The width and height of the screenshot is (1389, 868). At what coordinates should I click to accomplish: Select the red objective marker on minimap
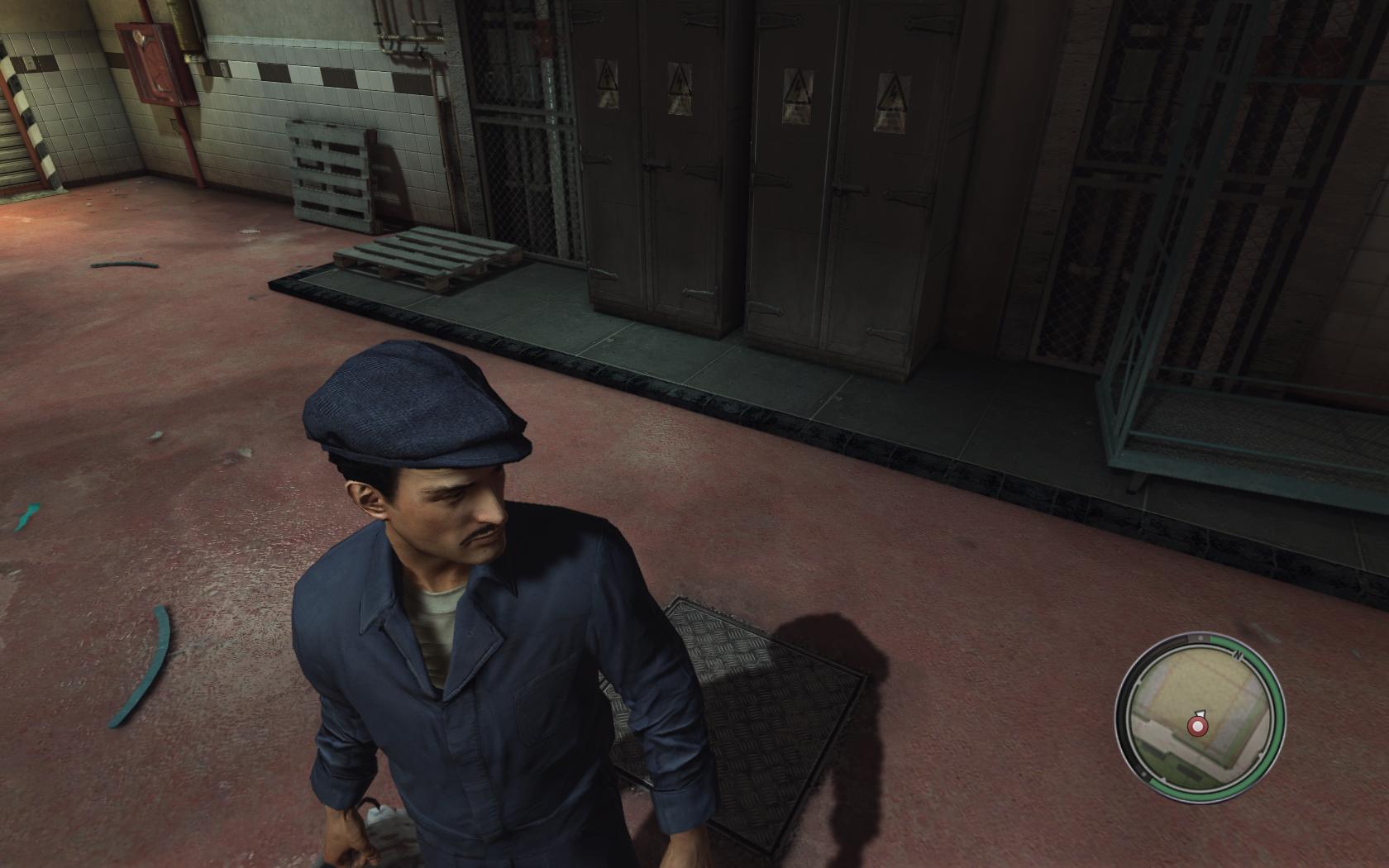[x=1196, y=727]
